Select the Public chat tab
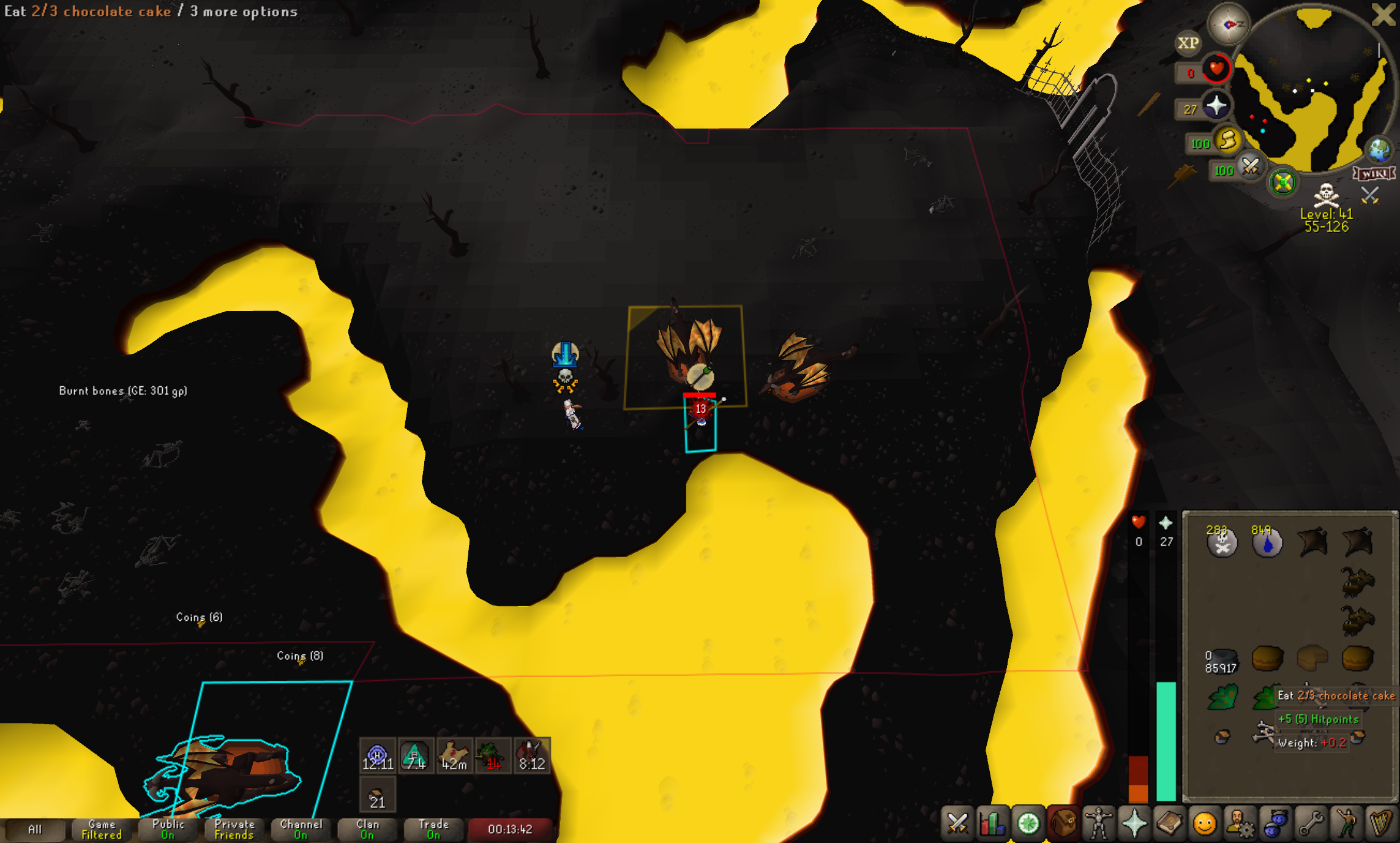Image resolution: width=1400 pixels, height=843 pixels. pyautogui.click(x=168, y=830)
